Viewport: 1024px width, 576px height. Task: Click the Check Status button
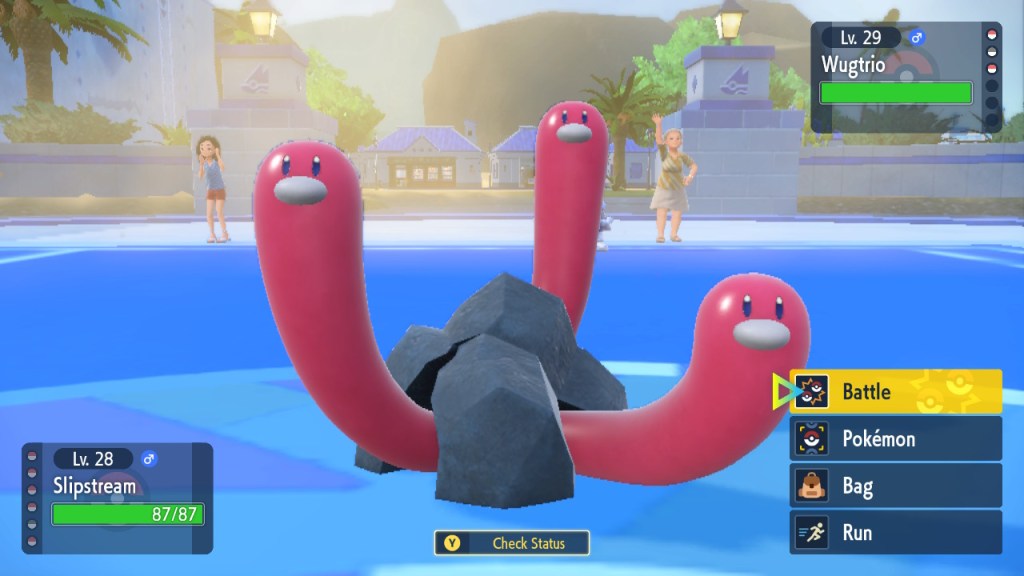tap(512, 543)
